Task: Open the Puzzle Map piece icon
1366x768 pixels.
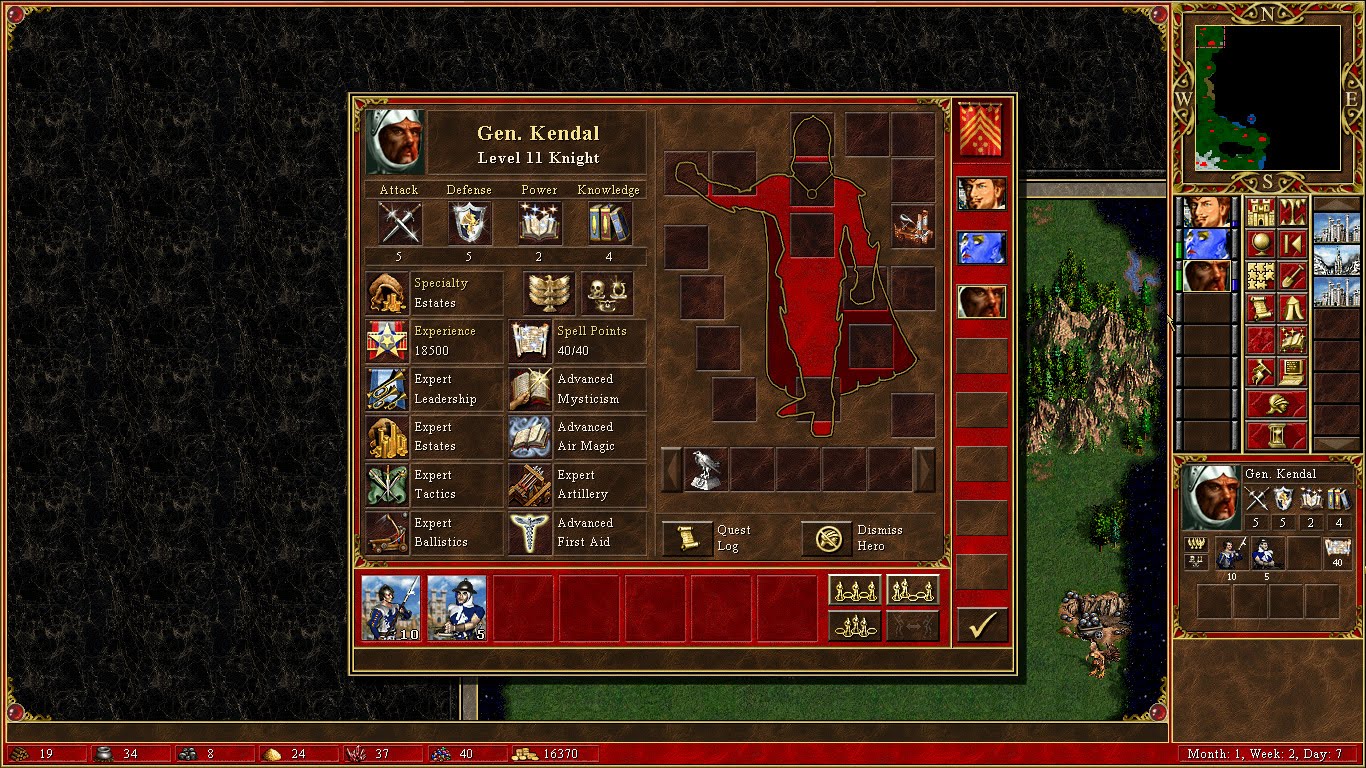Action: 1261,275
